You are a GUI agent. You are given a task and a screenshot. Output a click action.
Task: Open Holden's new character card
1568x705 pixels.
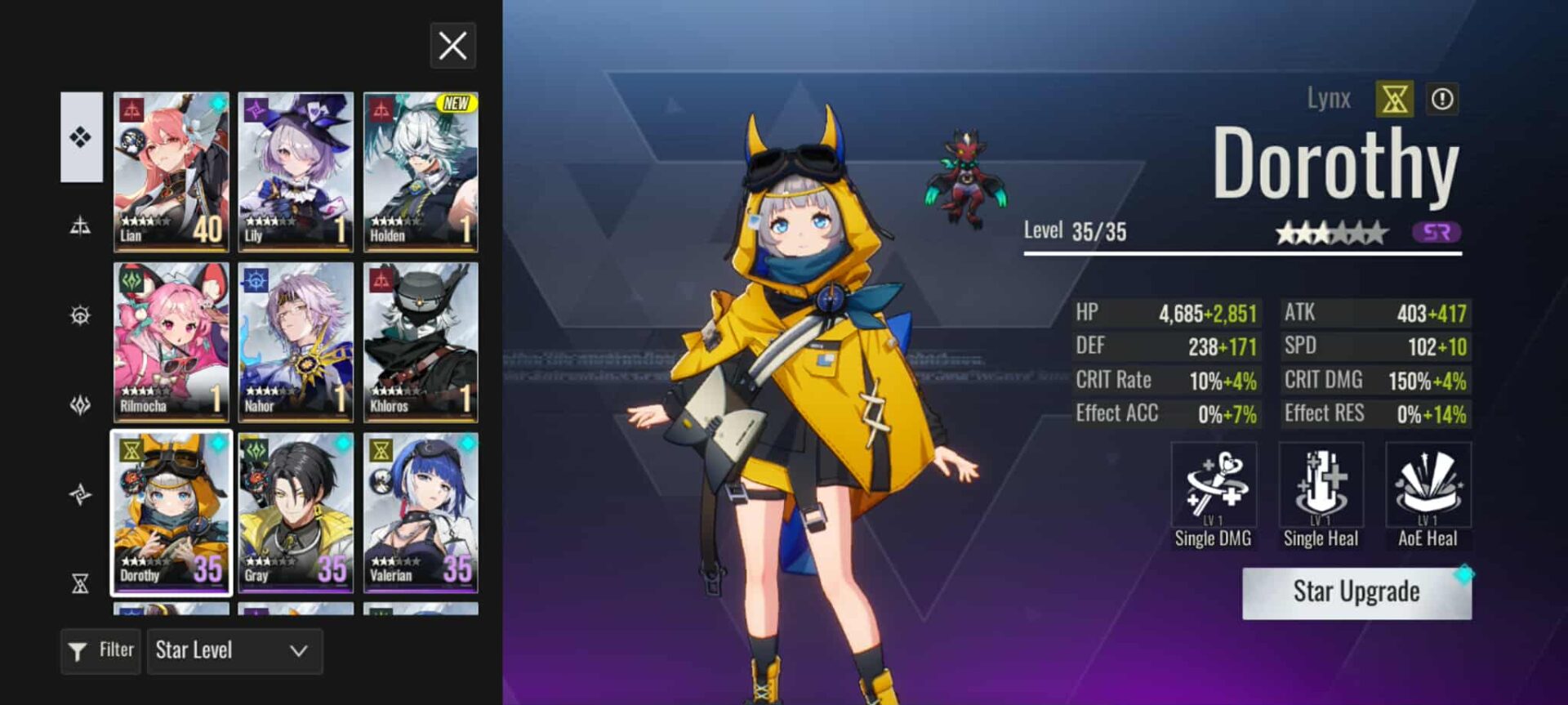coord(421,172)
